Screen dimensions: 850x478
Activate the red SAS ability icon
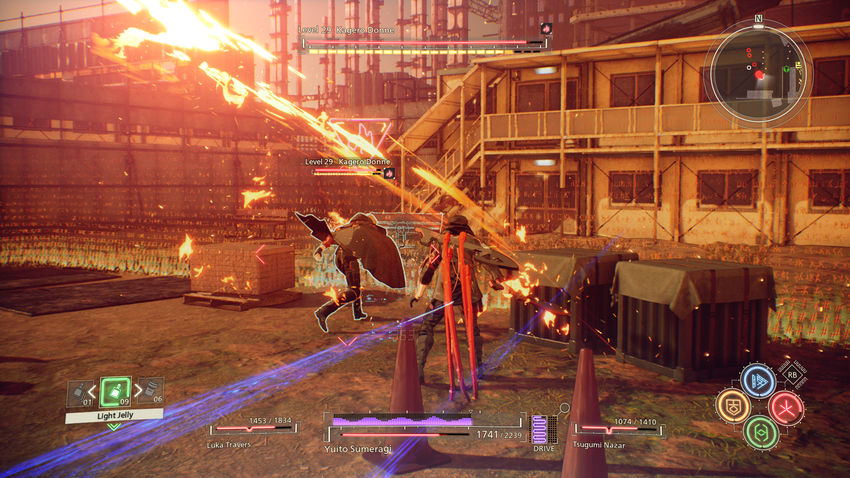[785, 407]
